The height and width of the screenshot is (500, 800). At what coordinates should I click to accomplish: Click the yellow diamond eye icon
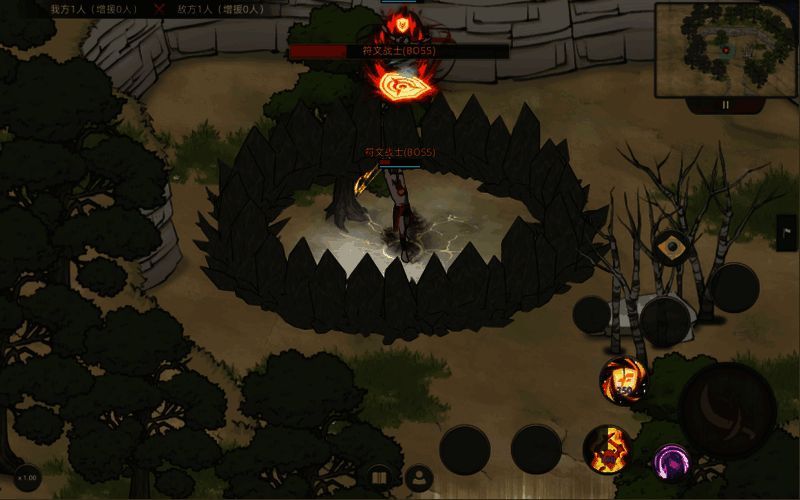[x=669, y=245]
